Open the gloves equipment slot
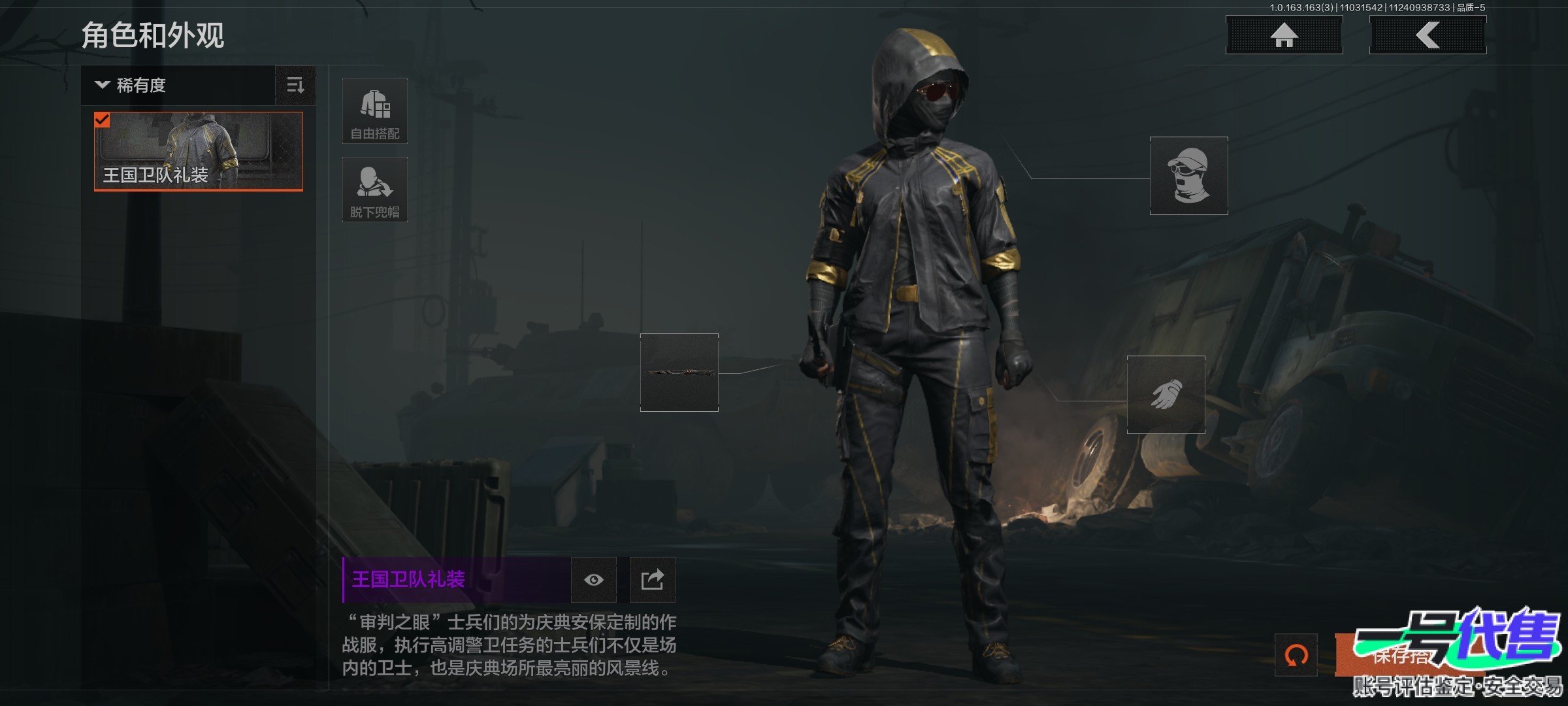1568x706 pixels. 1166,395
